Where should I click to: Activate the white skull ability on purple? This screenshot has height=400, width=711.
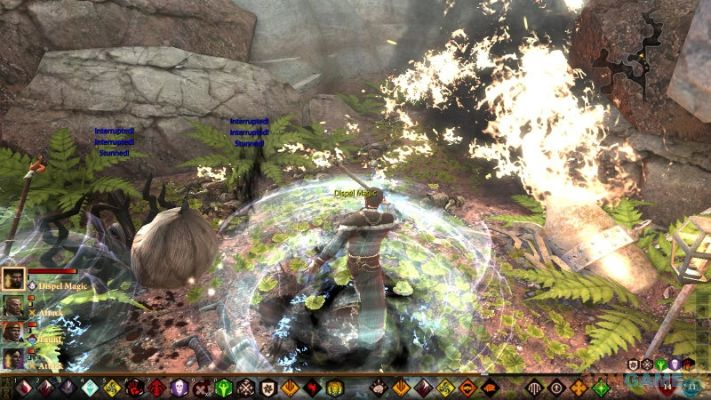[178, 388]
